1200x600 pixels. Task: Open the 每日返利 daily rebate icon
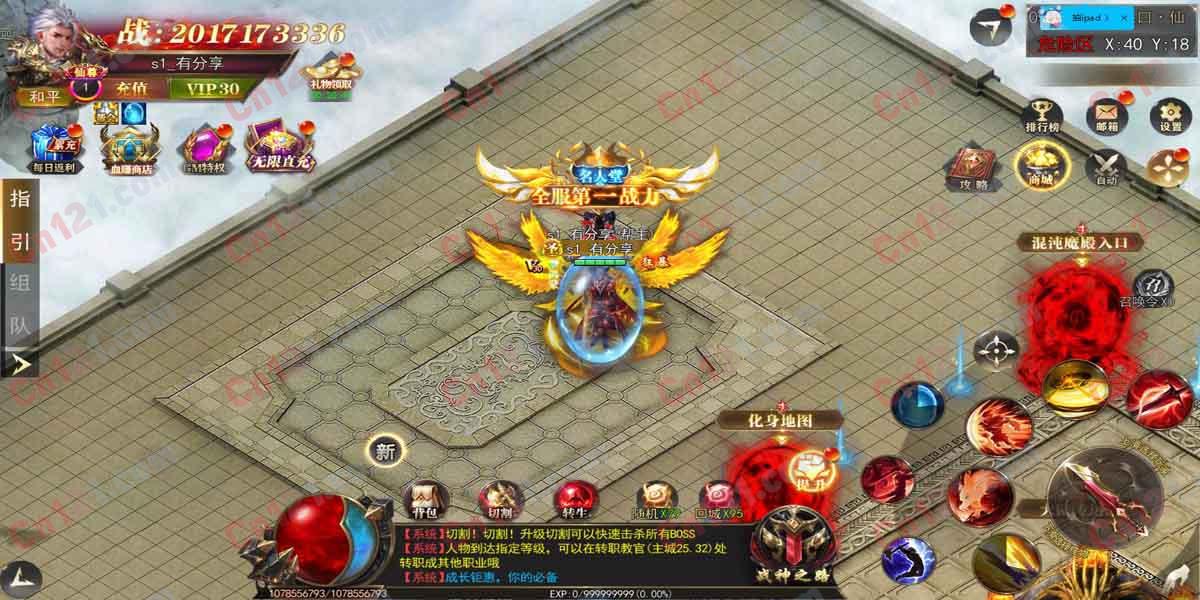54,148
